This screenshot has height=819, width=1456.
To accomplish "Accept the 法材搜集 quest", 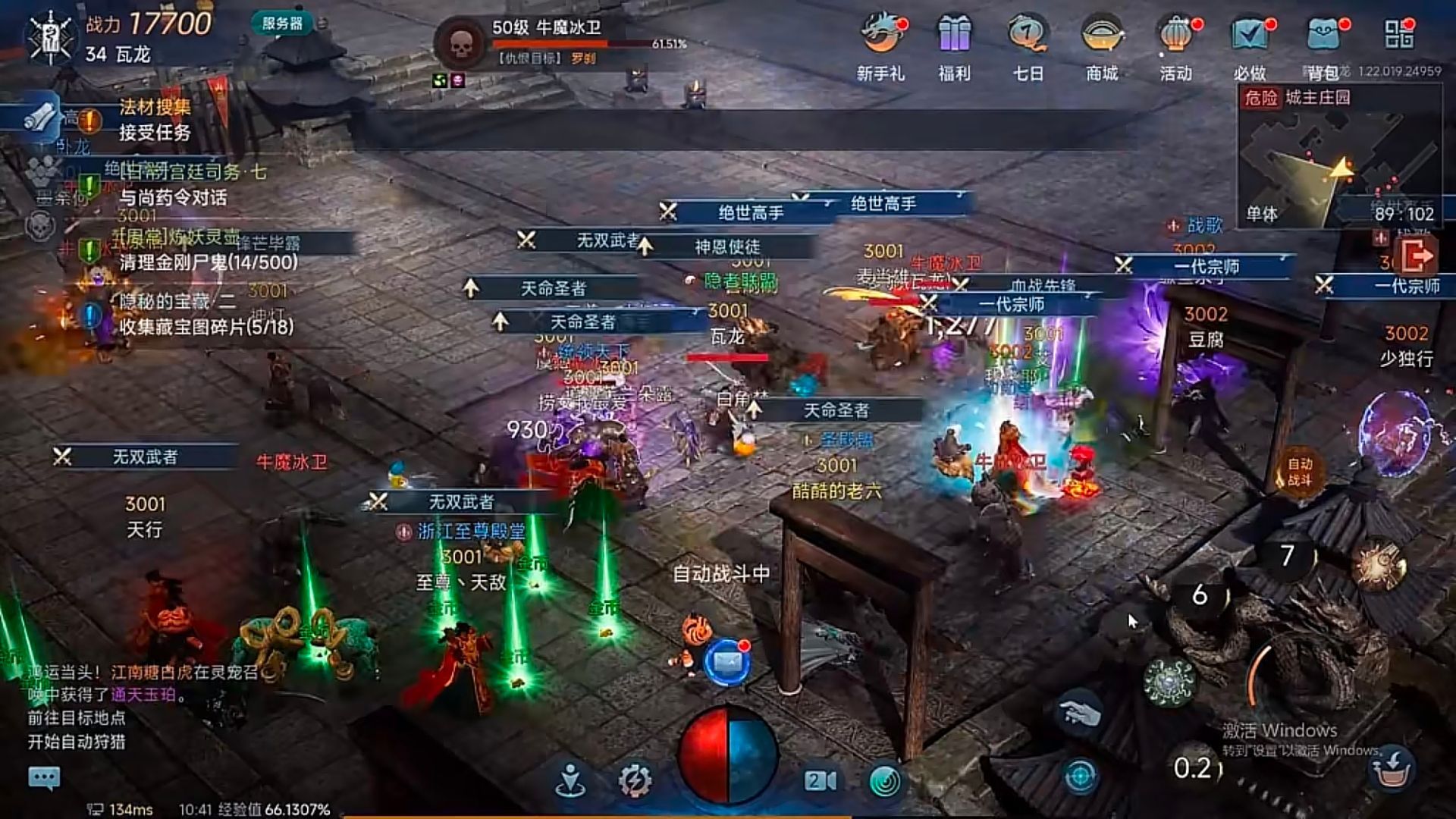I will click(x=155, y=121).
